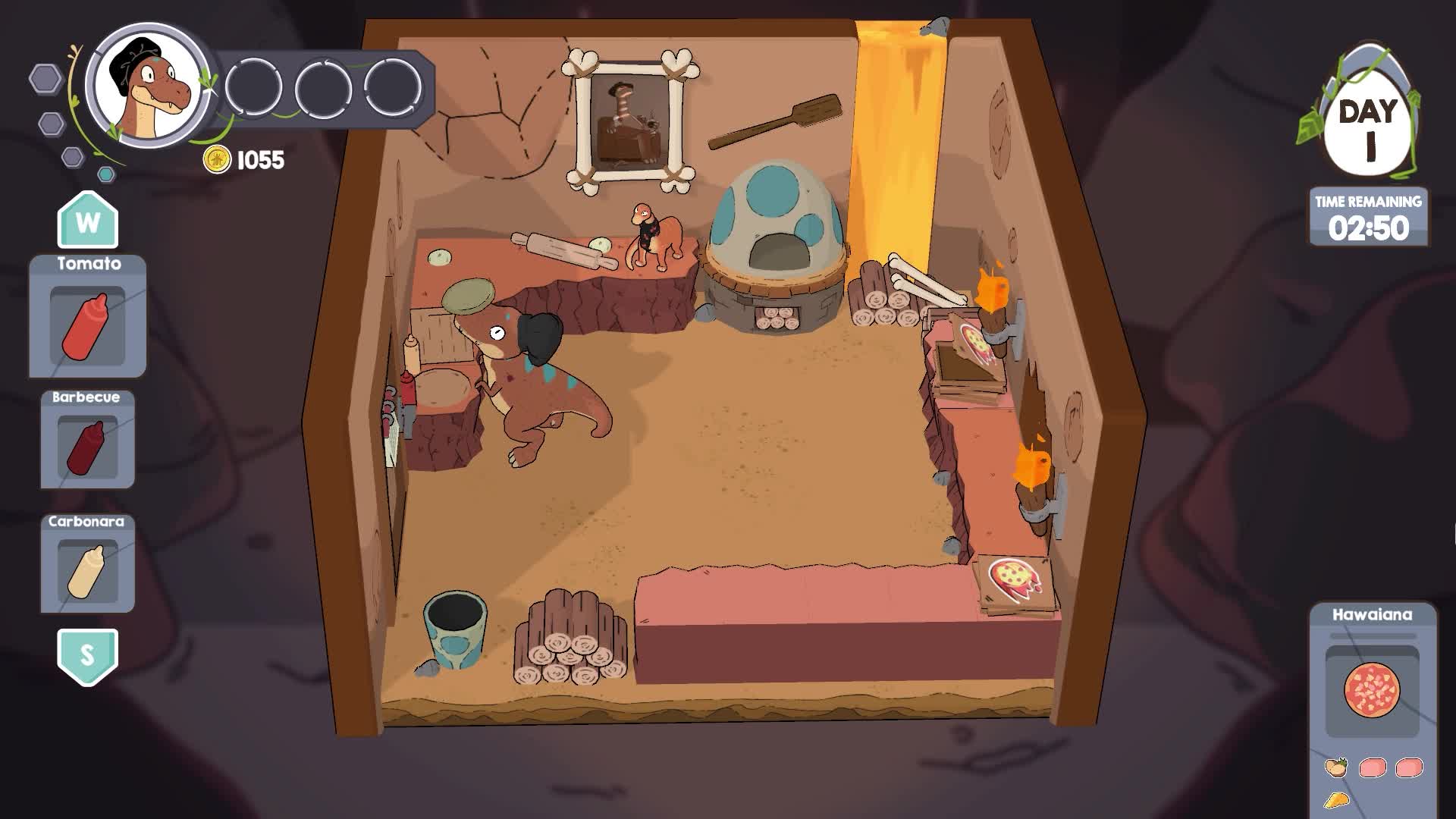
Task: Select the Barbecue sauce bottle icon
Action: [x=86, y=446]
